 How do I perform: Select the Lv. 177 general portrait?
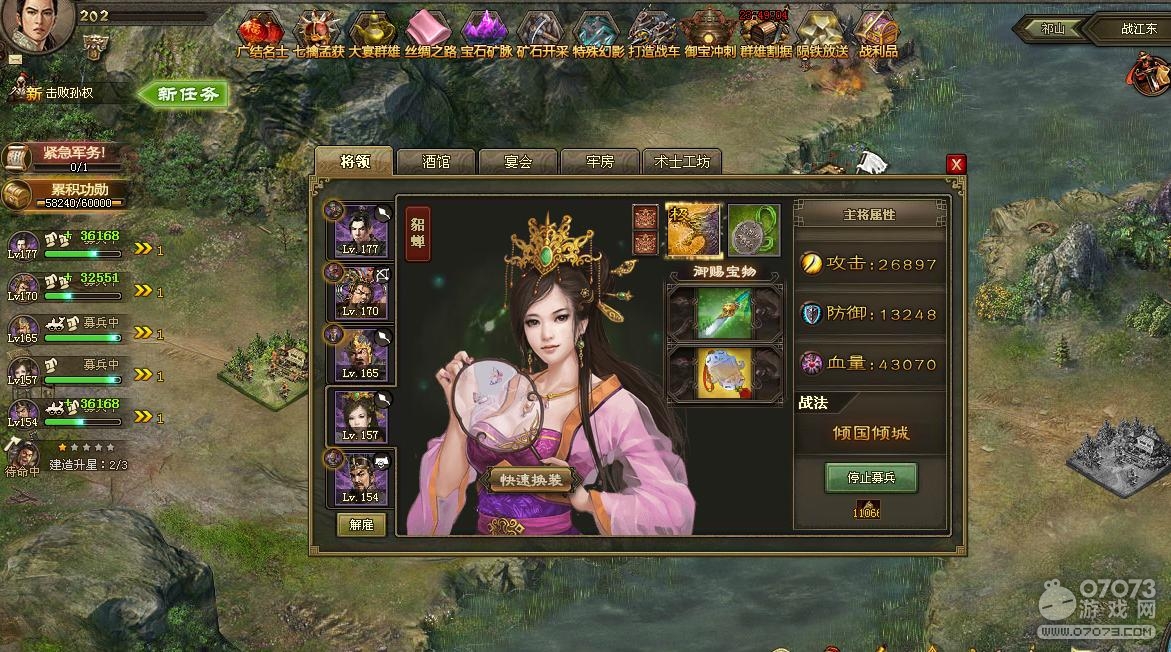(361, 230)
